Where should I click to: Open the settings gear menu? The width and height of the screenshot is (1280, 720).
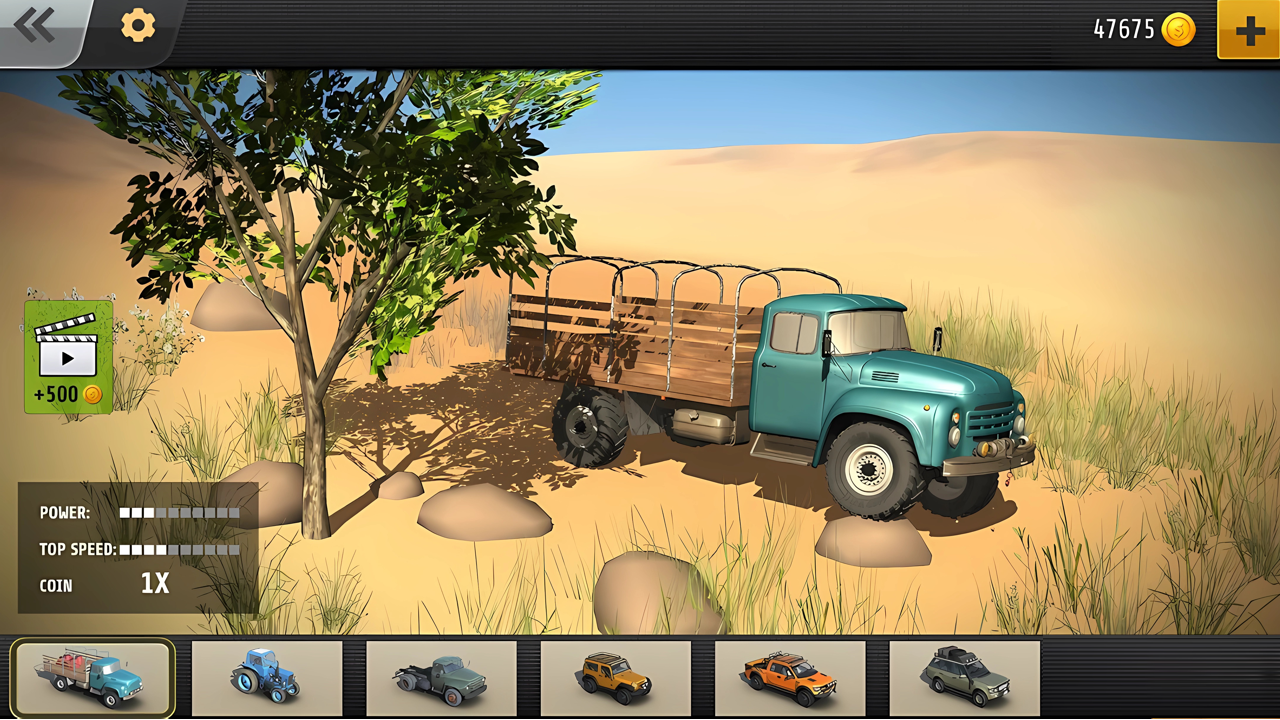pos(136,26)
